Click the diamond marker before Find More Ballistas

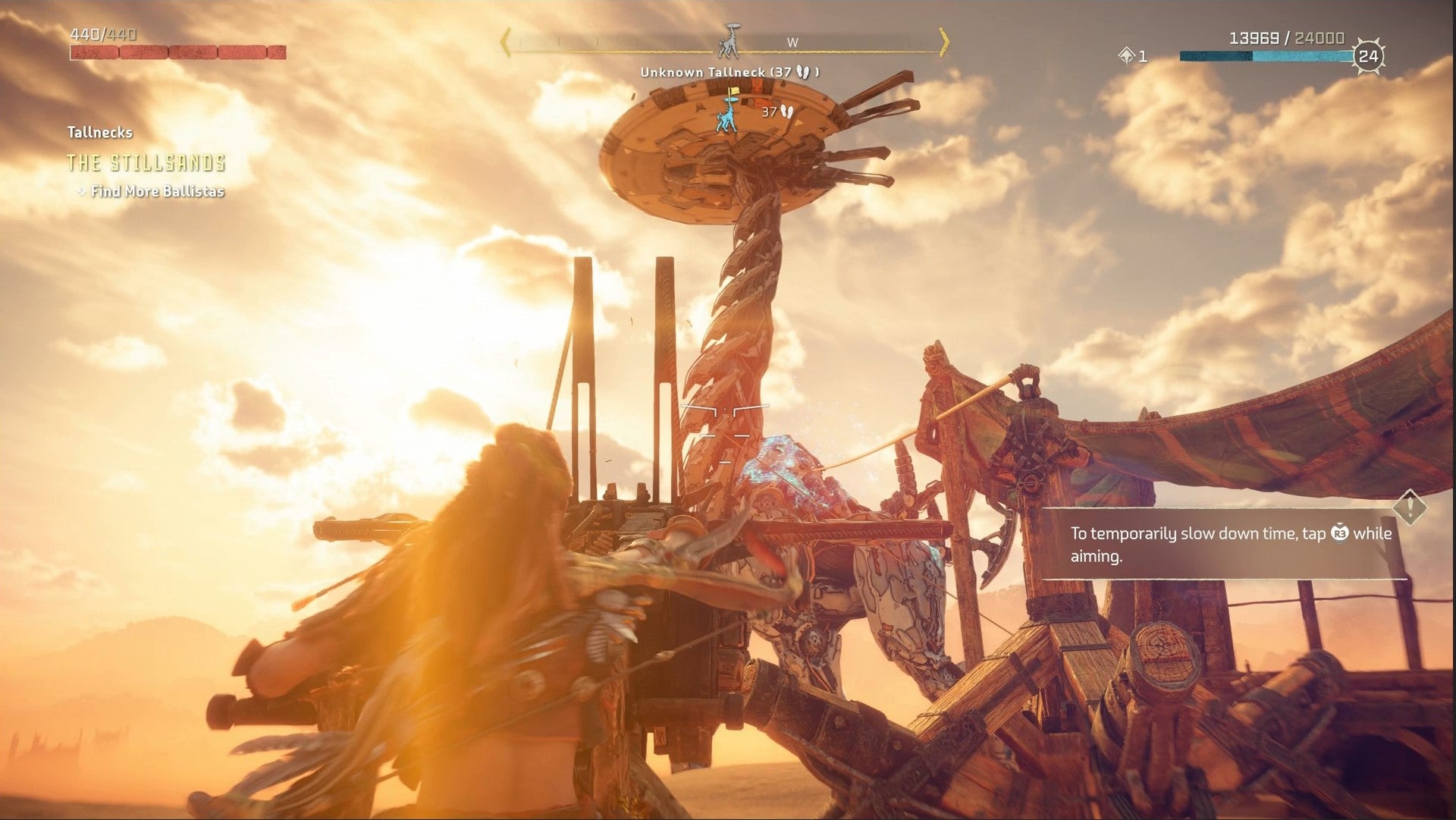pyautogui.click(x=82, y=192)
